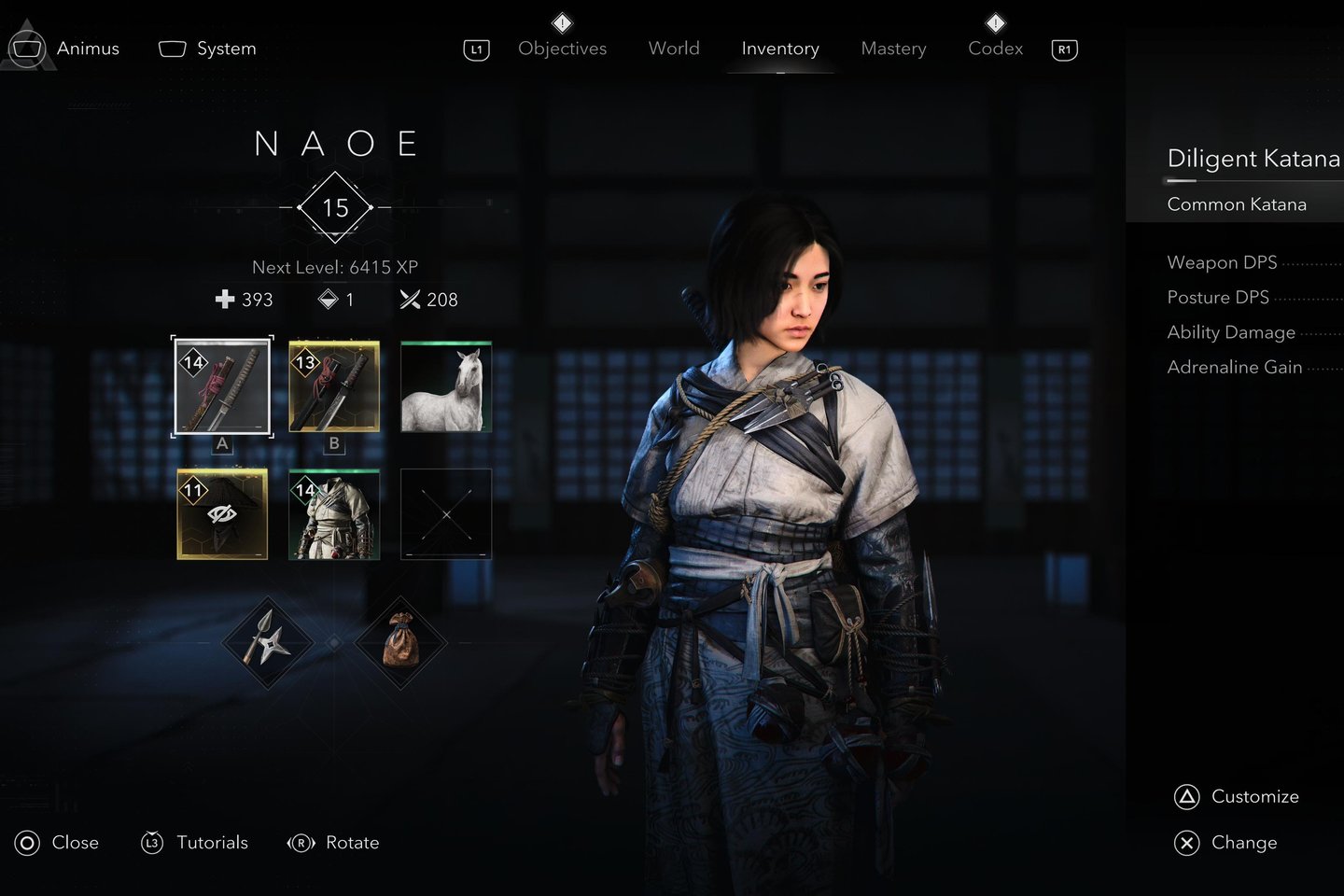Switch to the Objectives tab

(562, 49)
